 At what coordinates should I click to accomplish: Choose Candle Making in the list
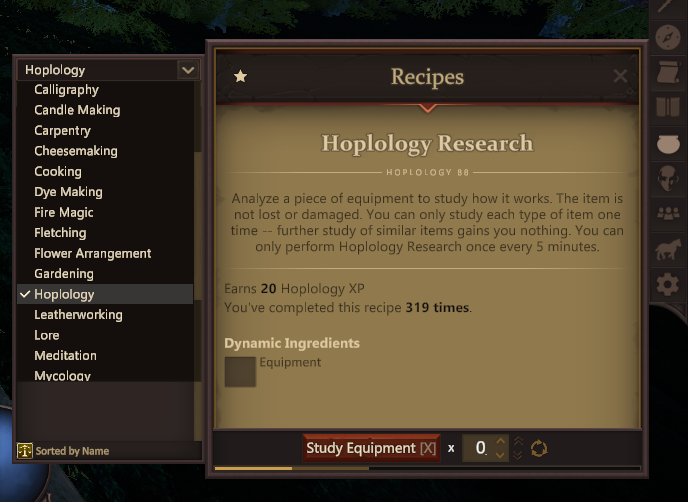[x=77, y=110]
